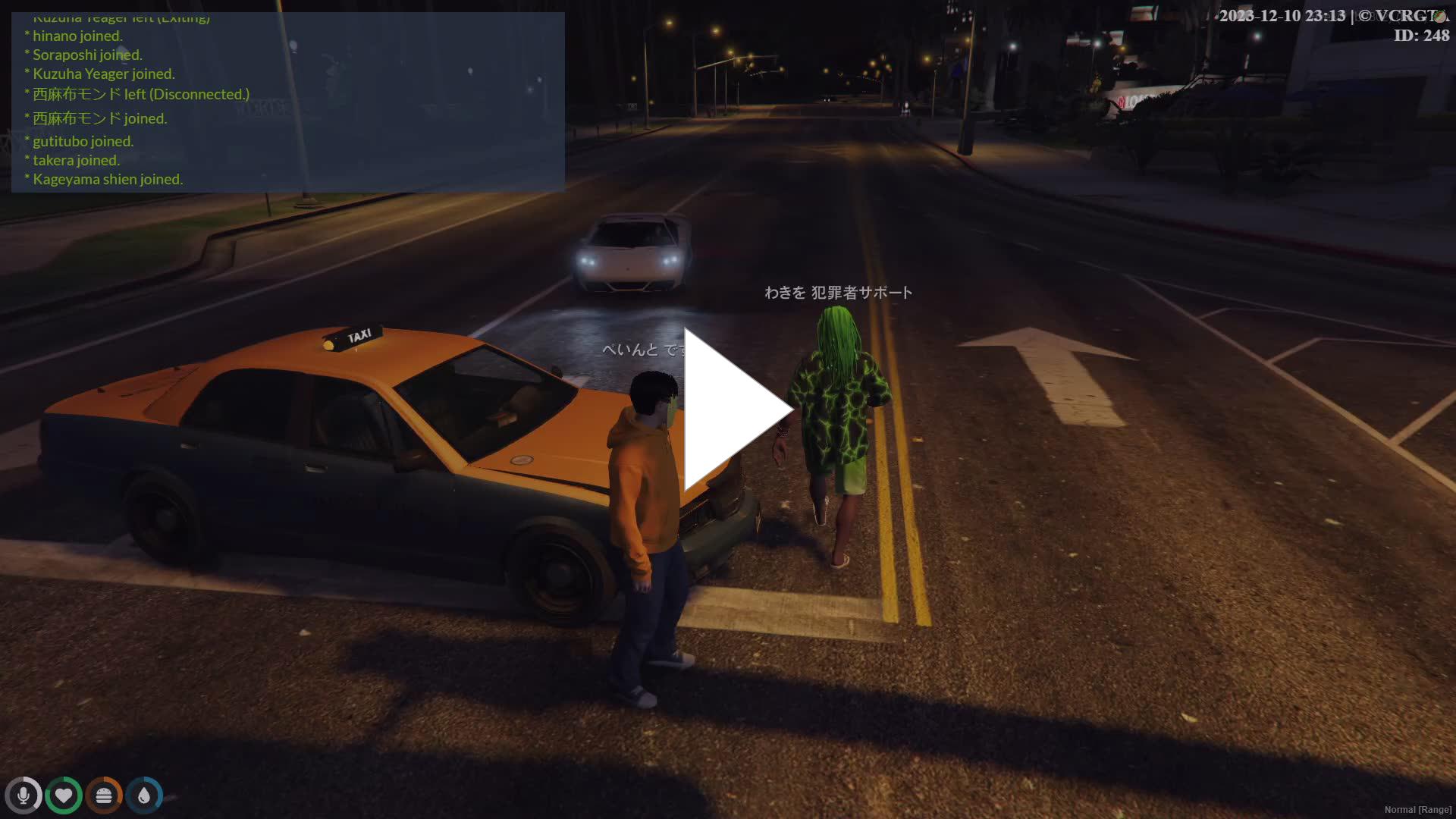This screenshot has height=819, width=1456.
Task: Open the chat log with join messages
Action: tap(288, 102)
